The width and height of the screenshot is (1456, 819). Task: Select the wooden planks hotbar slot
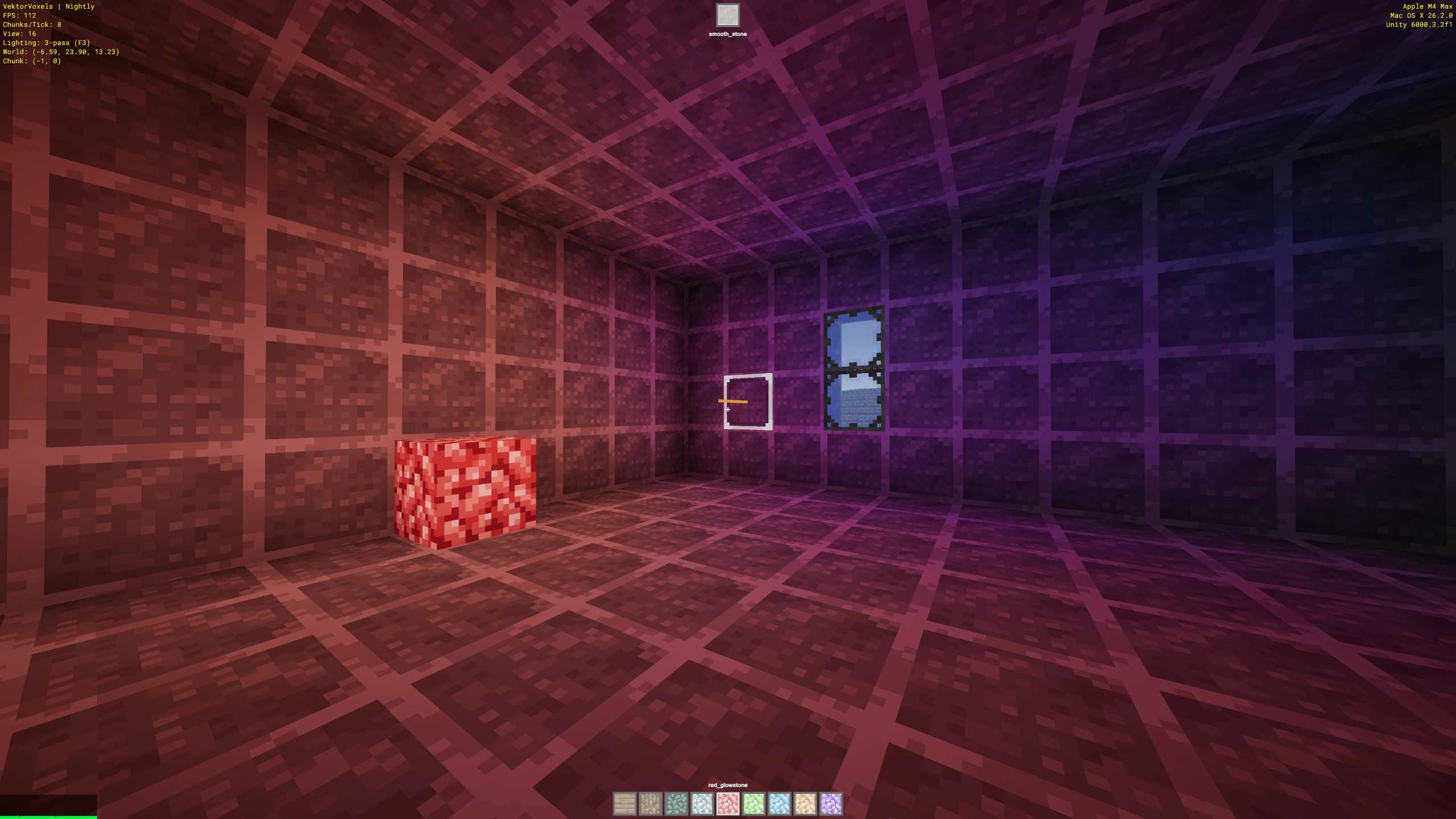pos(624,804)
